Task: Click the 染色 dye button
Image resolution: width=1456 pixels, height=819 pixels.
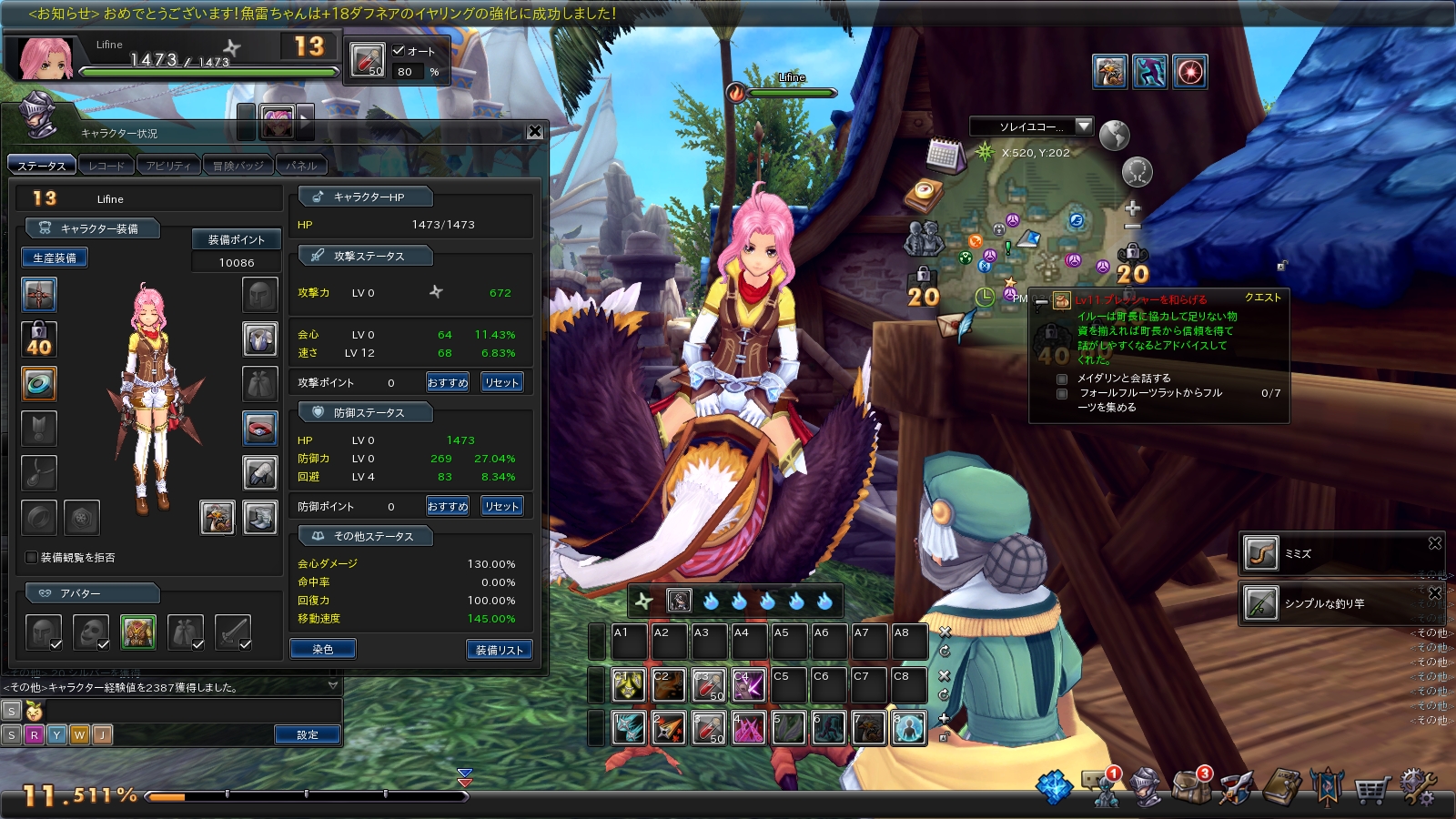Action: click(323, 650)
